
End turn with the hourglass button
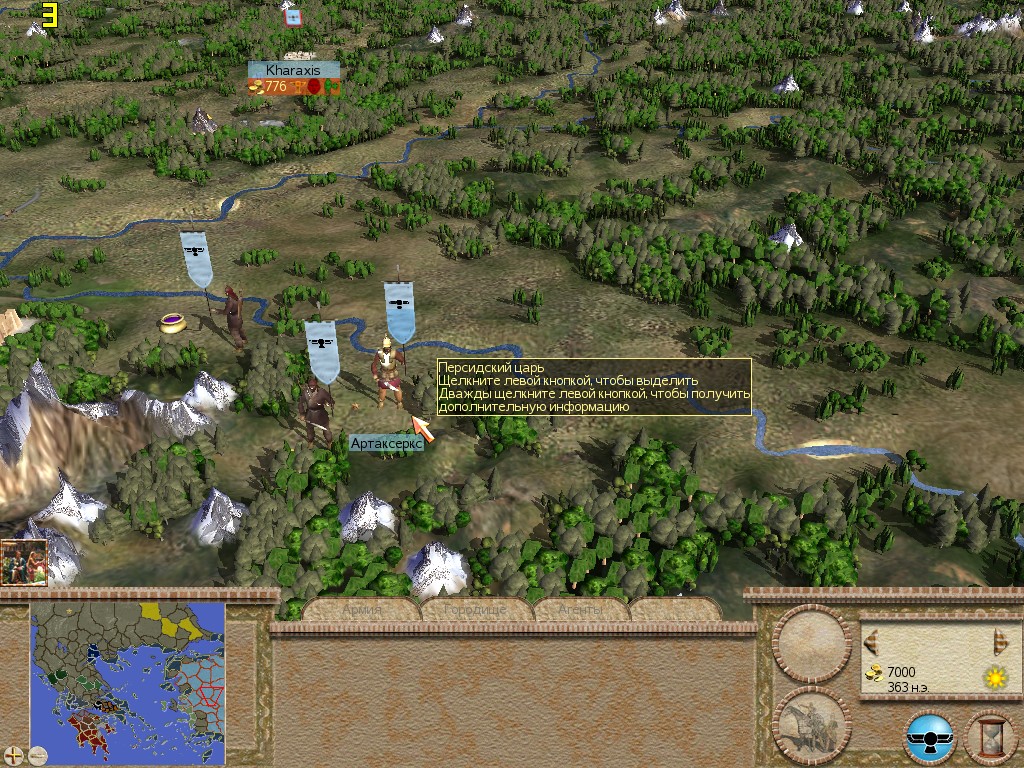pos(991,737)
